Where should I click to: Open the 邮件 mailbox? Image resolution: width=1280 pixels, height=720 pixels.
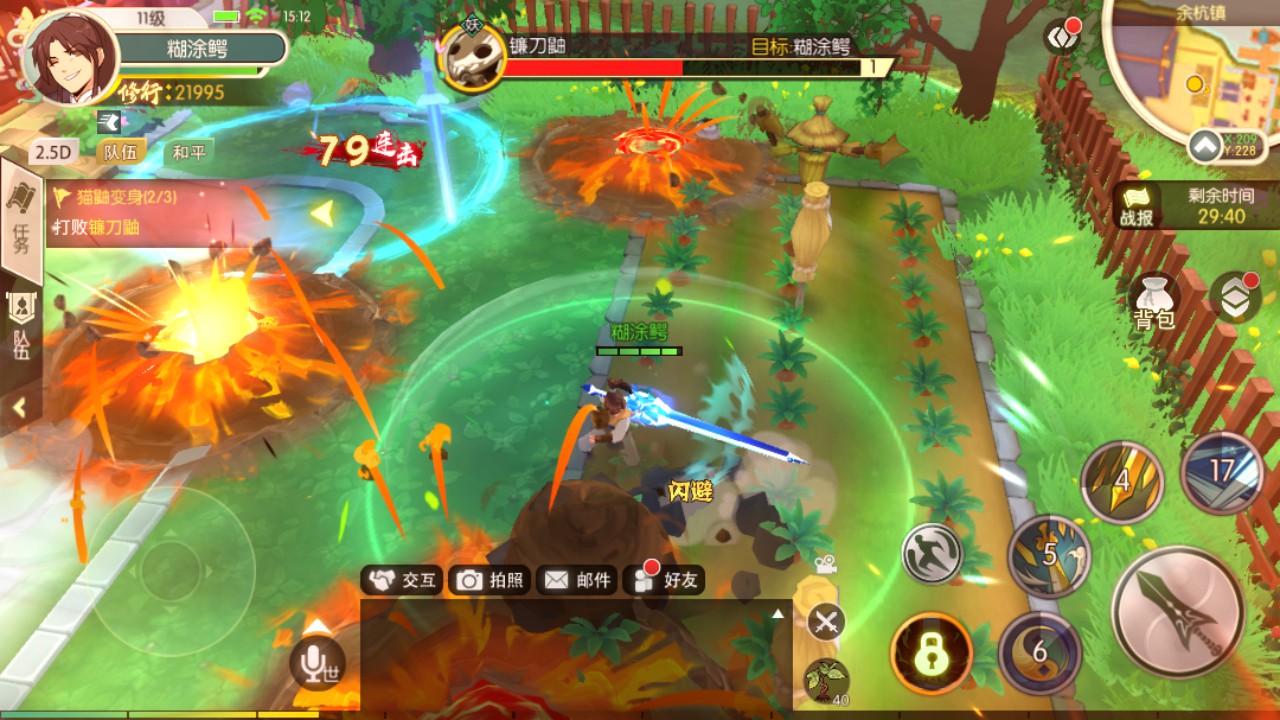(x=577, y=580)
